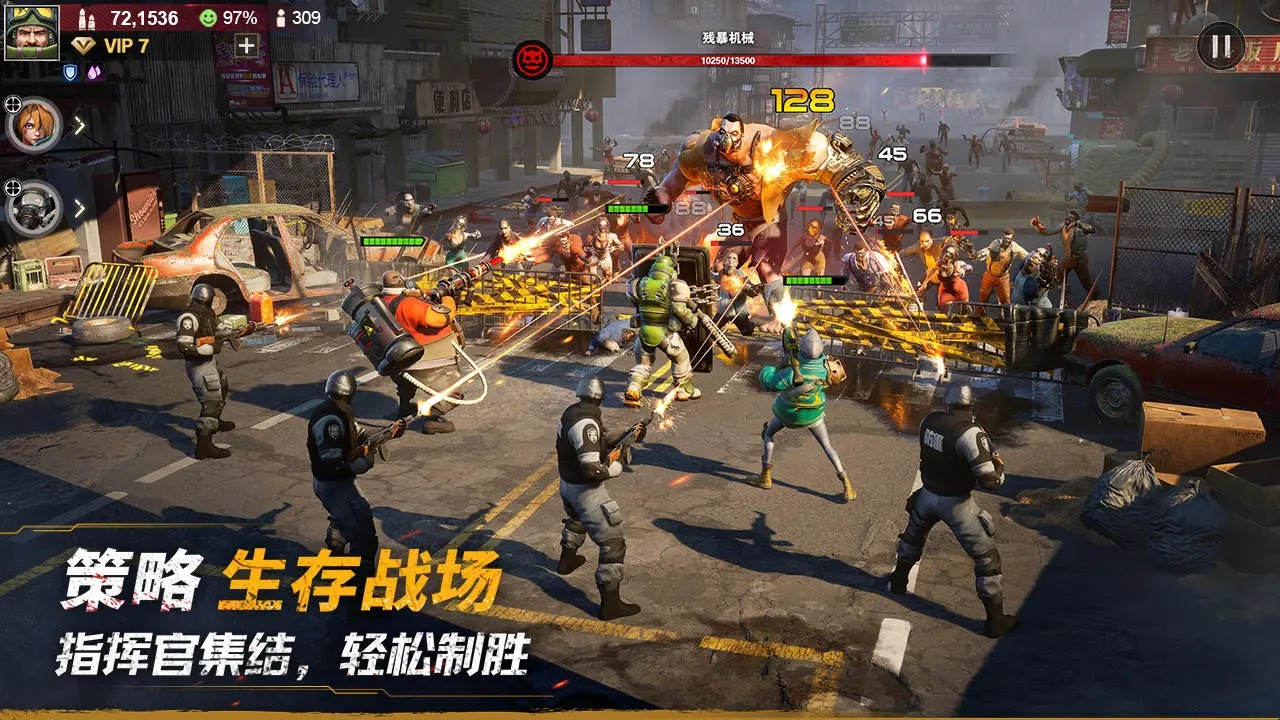Click the VIP 7 diamond badge
The width and height of the screenshot is (1280, 720).
point(82,45)
